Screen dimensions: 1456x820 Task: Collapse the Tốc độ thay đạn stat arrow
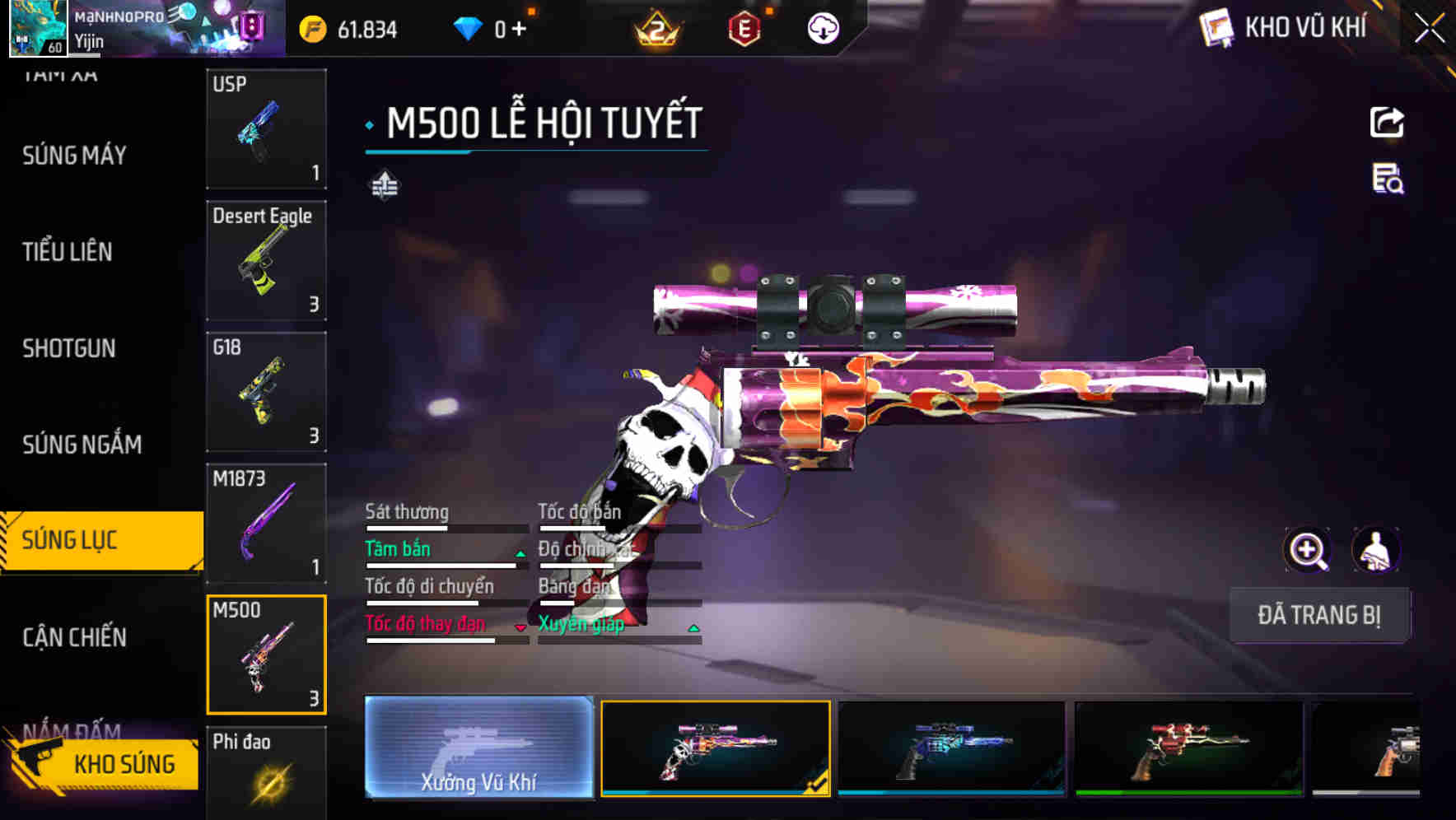(520, 627)
